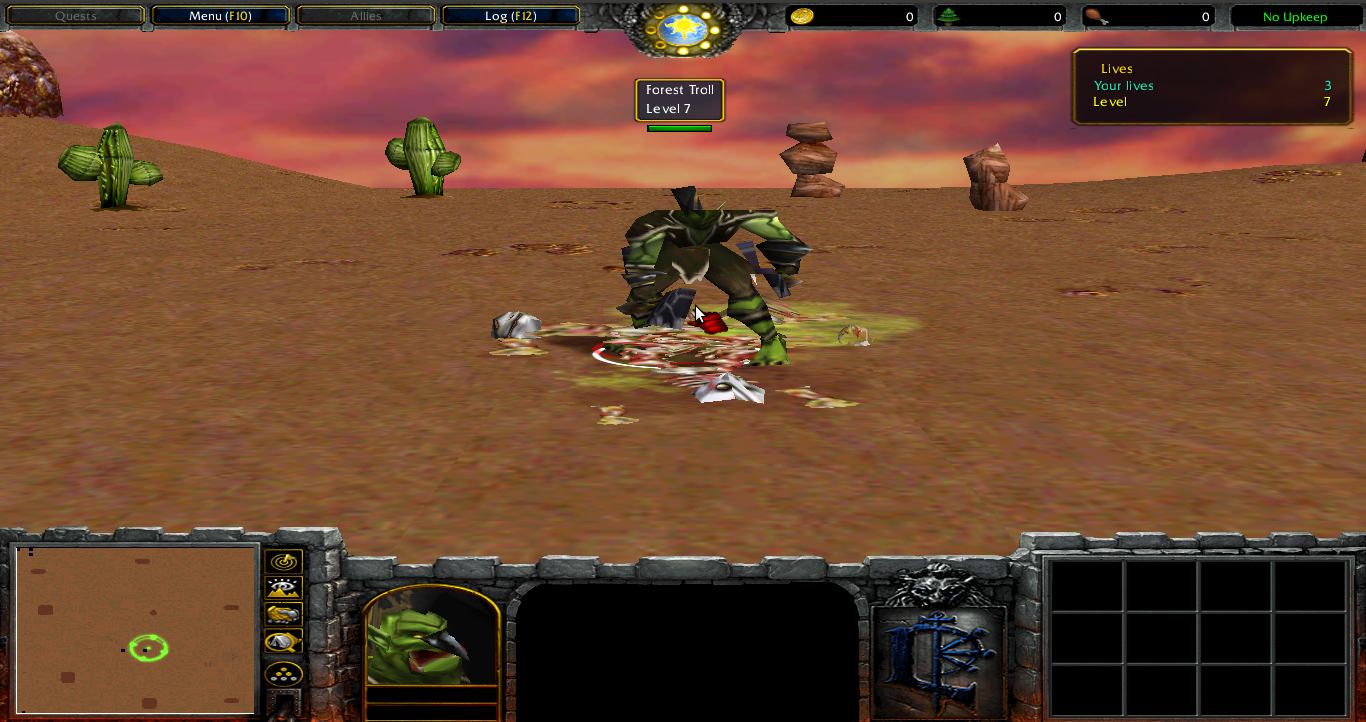Toggle creep camp display on the minimap
1366x722 pixels.
(283, 643)
